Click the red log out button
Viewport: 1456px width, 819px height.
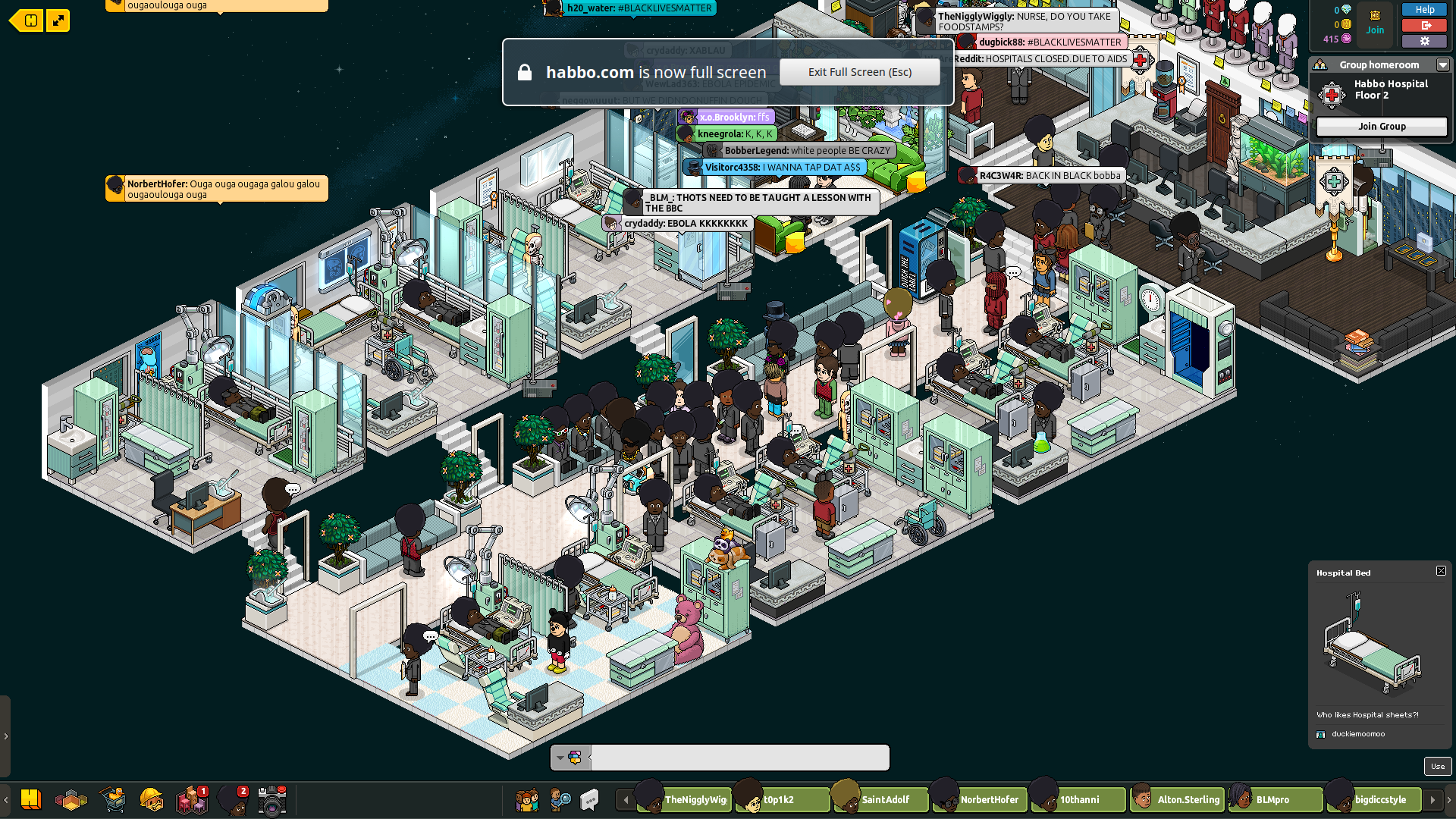(1424, 25)
